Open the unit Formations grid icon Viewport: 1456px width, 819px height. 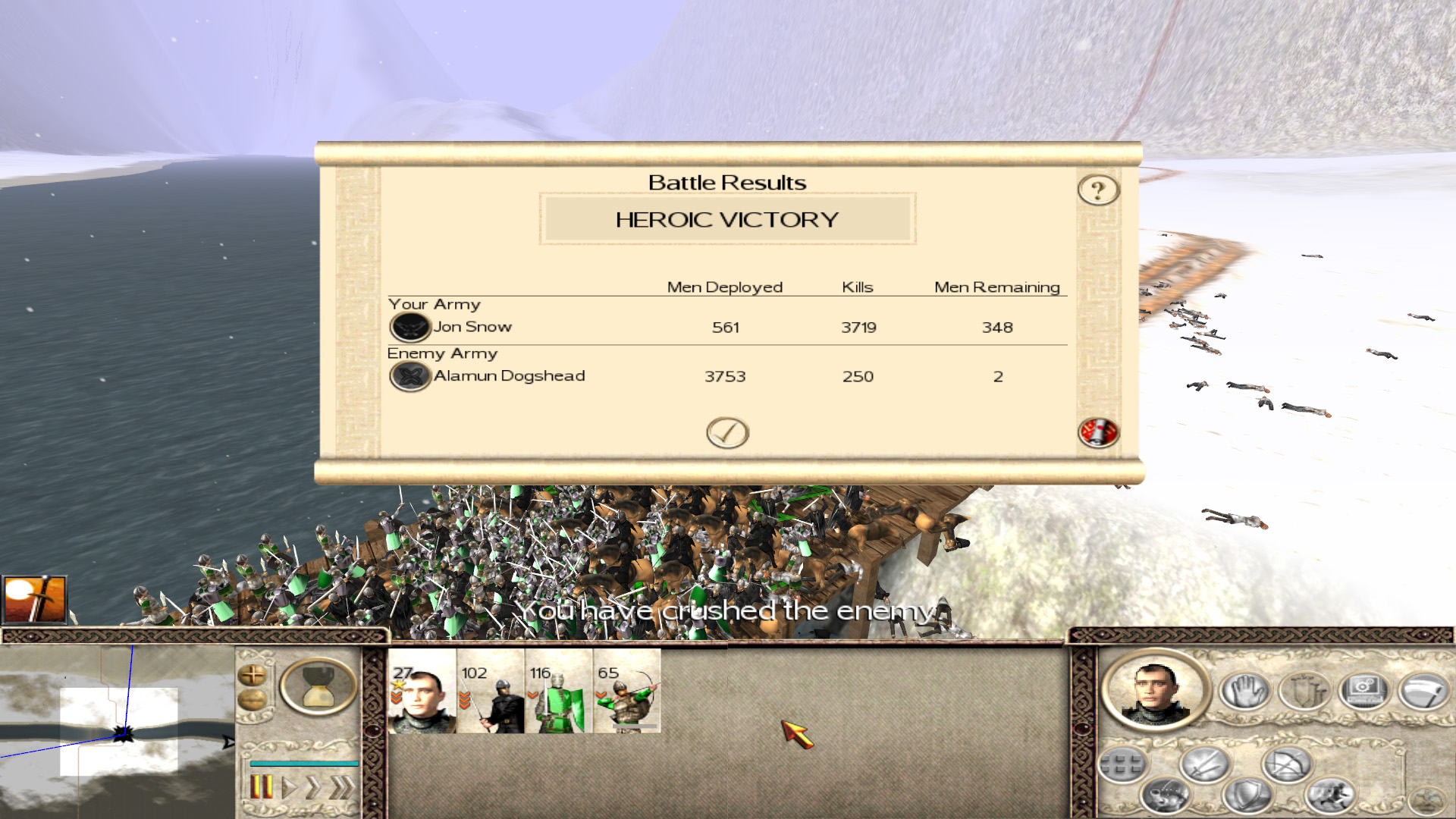point(1122,762)
